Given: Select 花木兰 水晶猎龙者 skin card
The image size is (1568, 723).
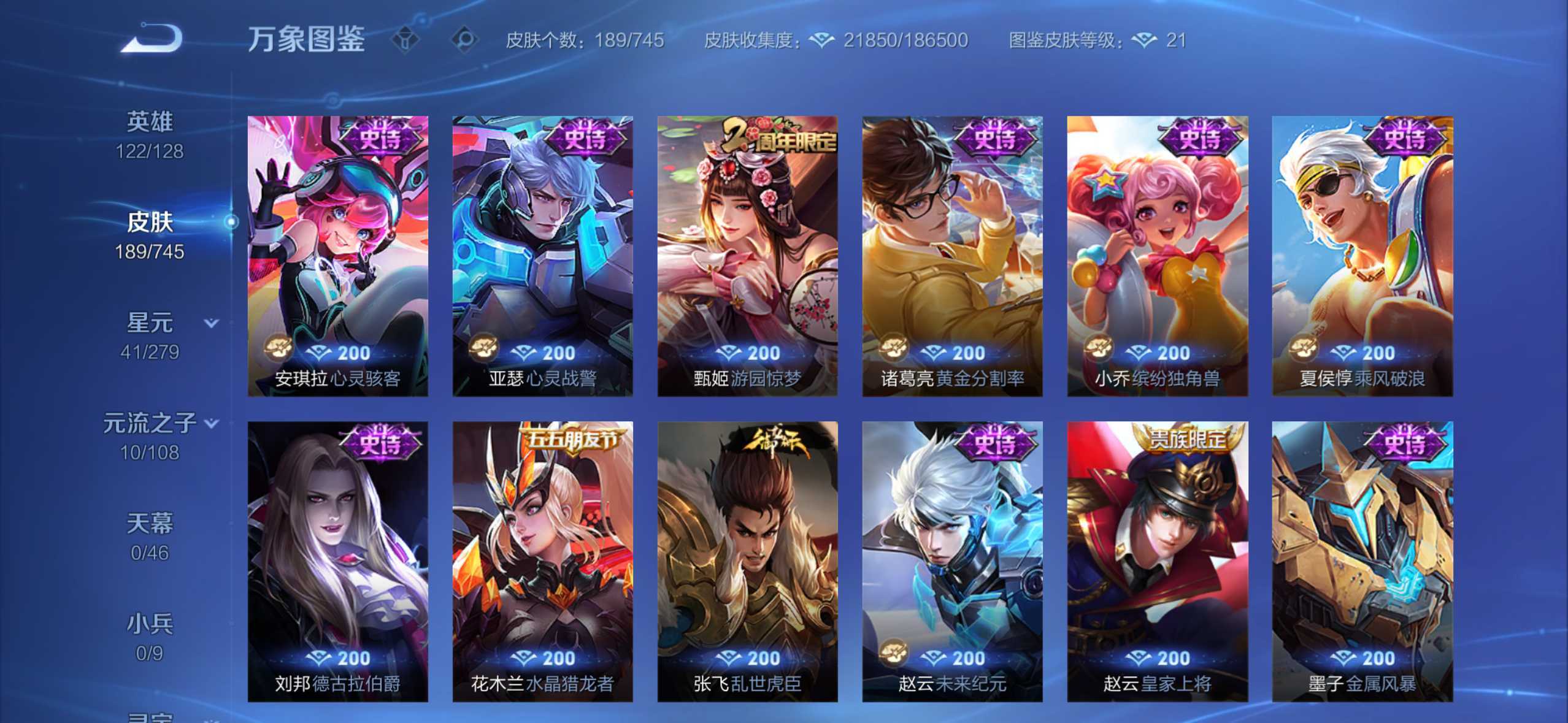Looking at the screenshot, I should coord(542,560).
